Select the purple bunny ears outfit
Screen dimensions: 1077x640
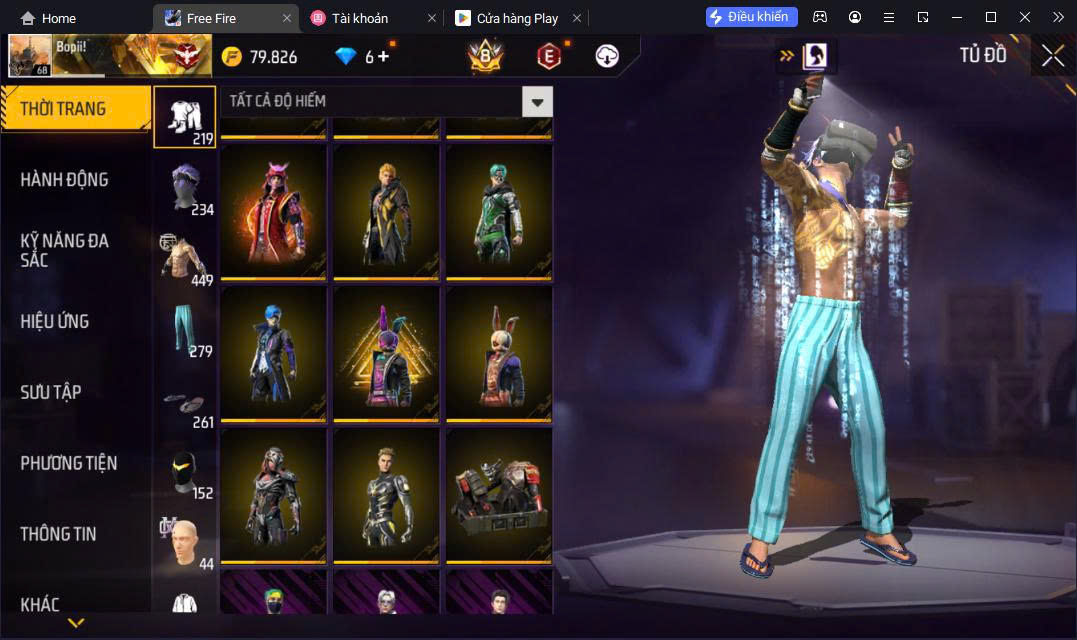(x=386, y=353)
